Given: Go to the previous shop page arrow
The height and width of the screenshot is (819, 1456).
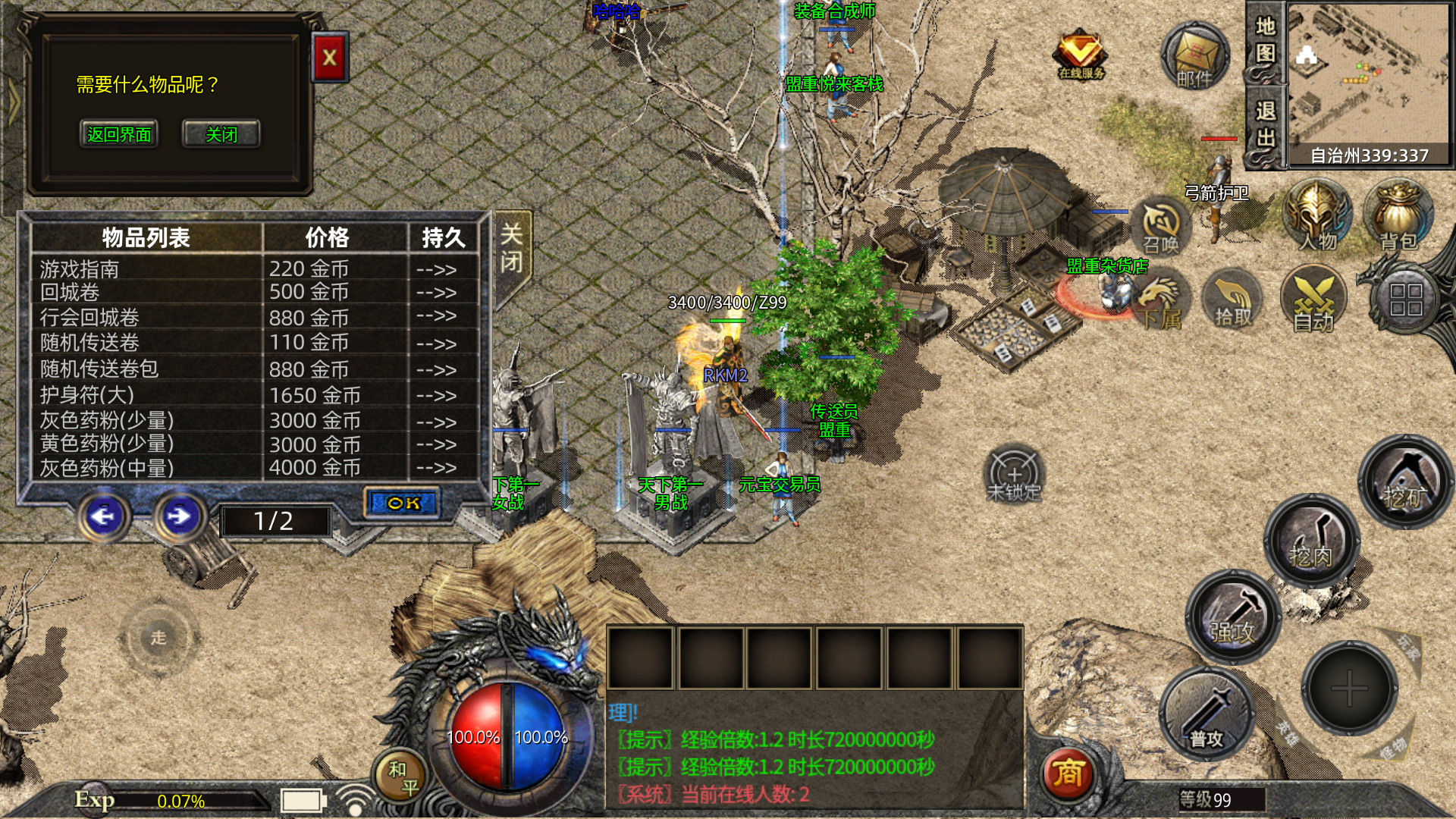Looking at the screenshot, I should click(104, 516).
